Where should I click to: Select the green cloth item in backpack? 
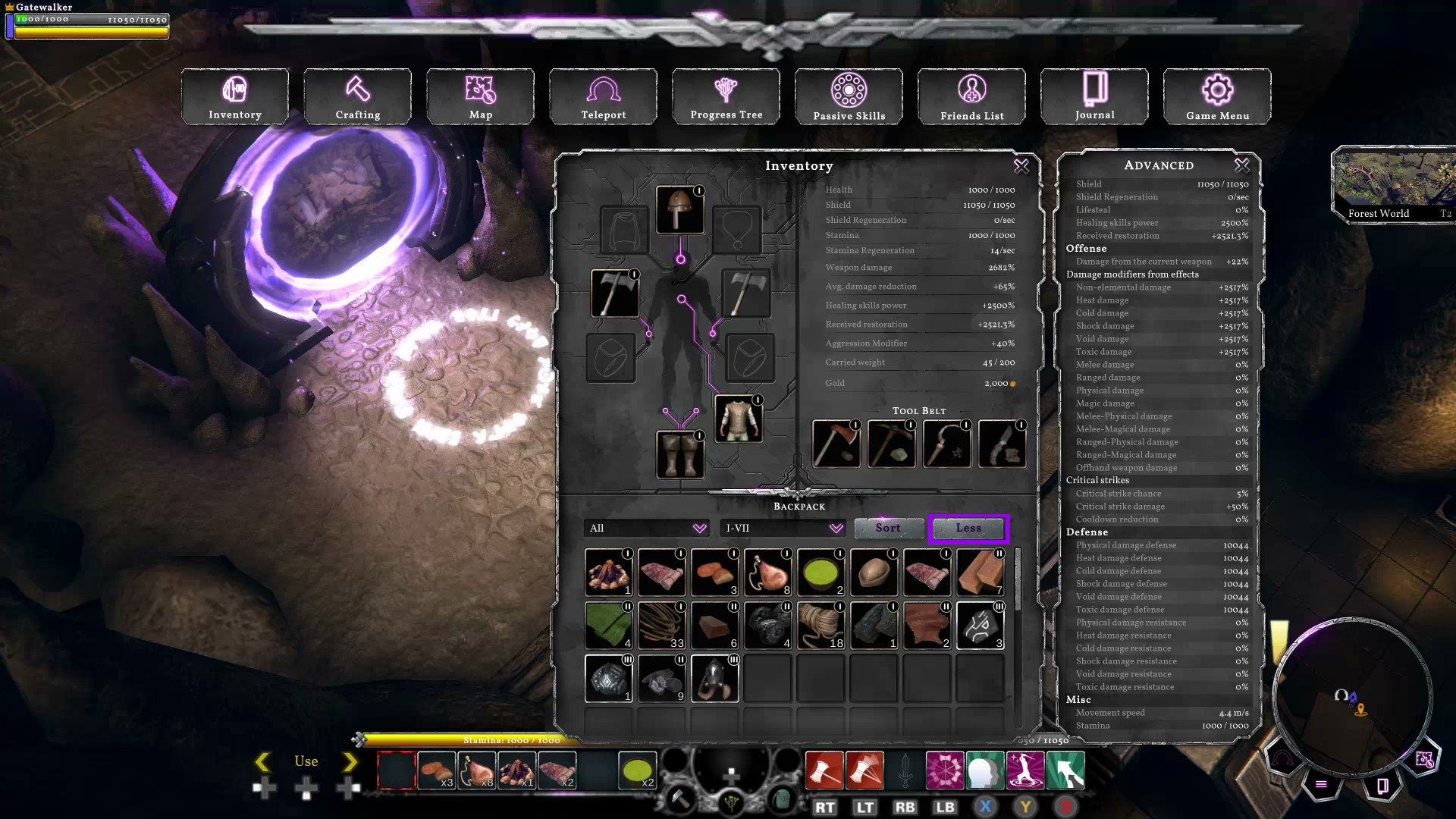[608, 626]
